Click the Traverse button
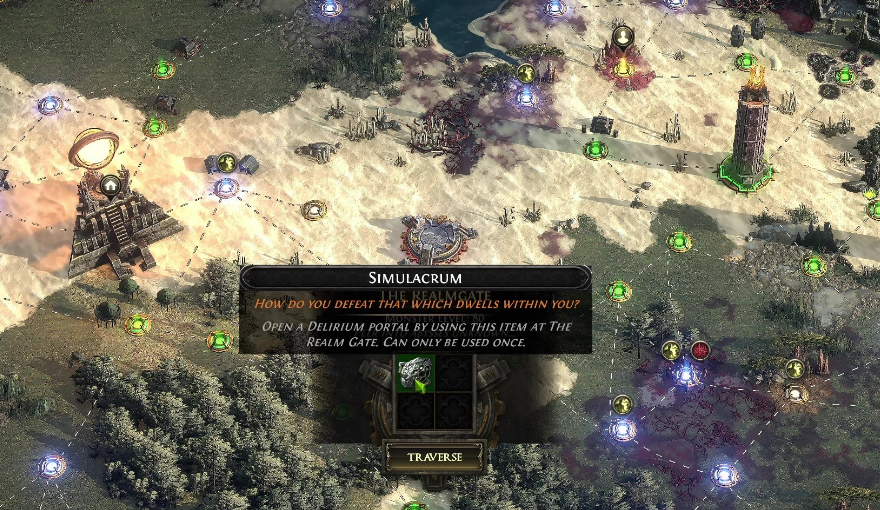 [435, 457]
